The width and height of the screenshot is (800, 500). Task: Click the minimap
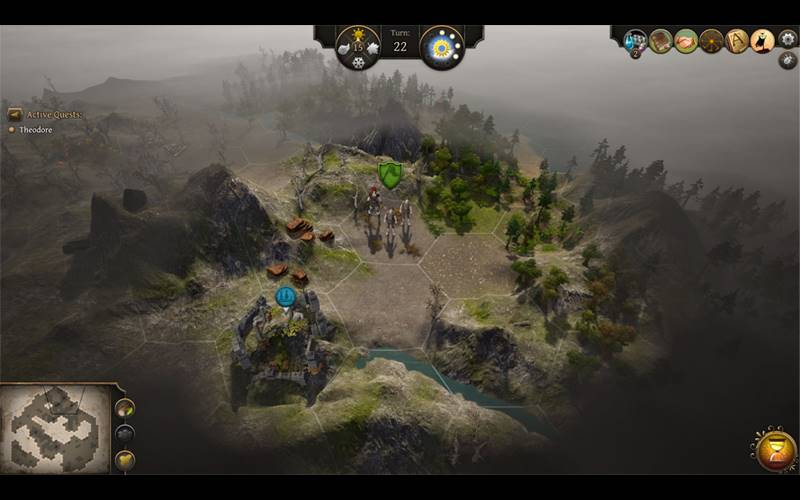(54, 430)
